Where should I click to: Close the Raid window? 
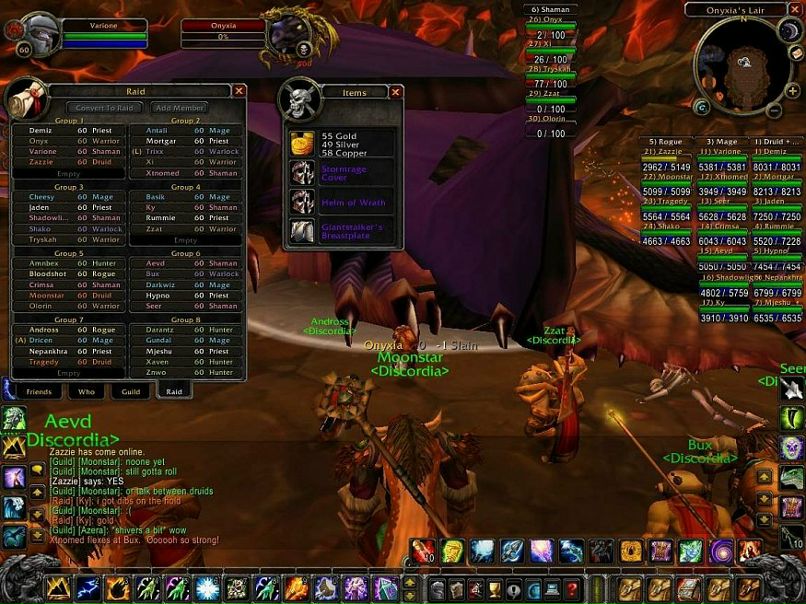tap(239, 91)
